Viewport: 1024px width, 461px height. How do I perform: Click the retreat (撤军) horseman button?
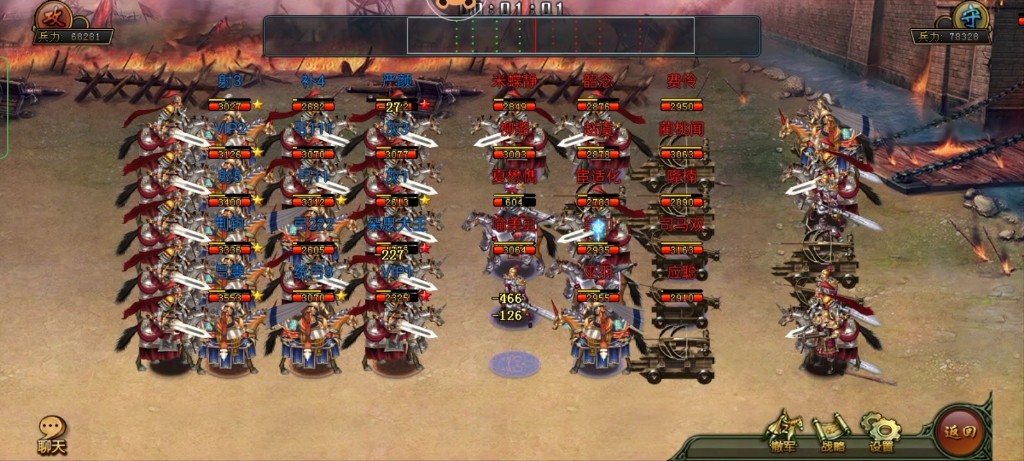pyautogui.click(x=784, y=431)
